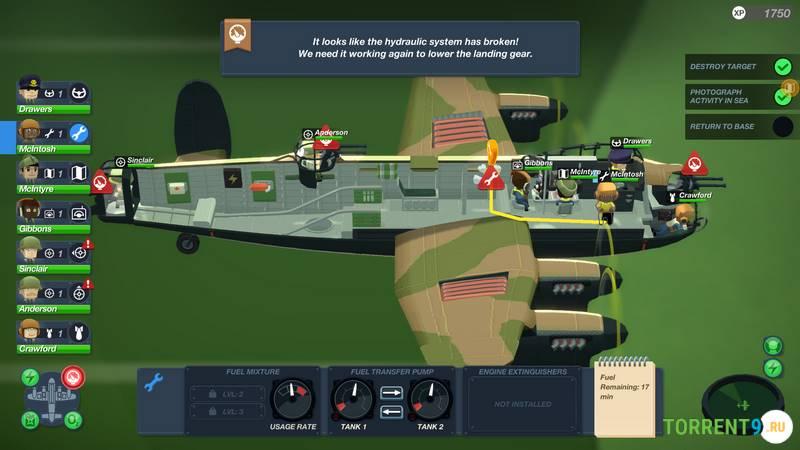Click the fuel transfer right arrow button
This screenshot has width=800, height=450.
[392, 392]
